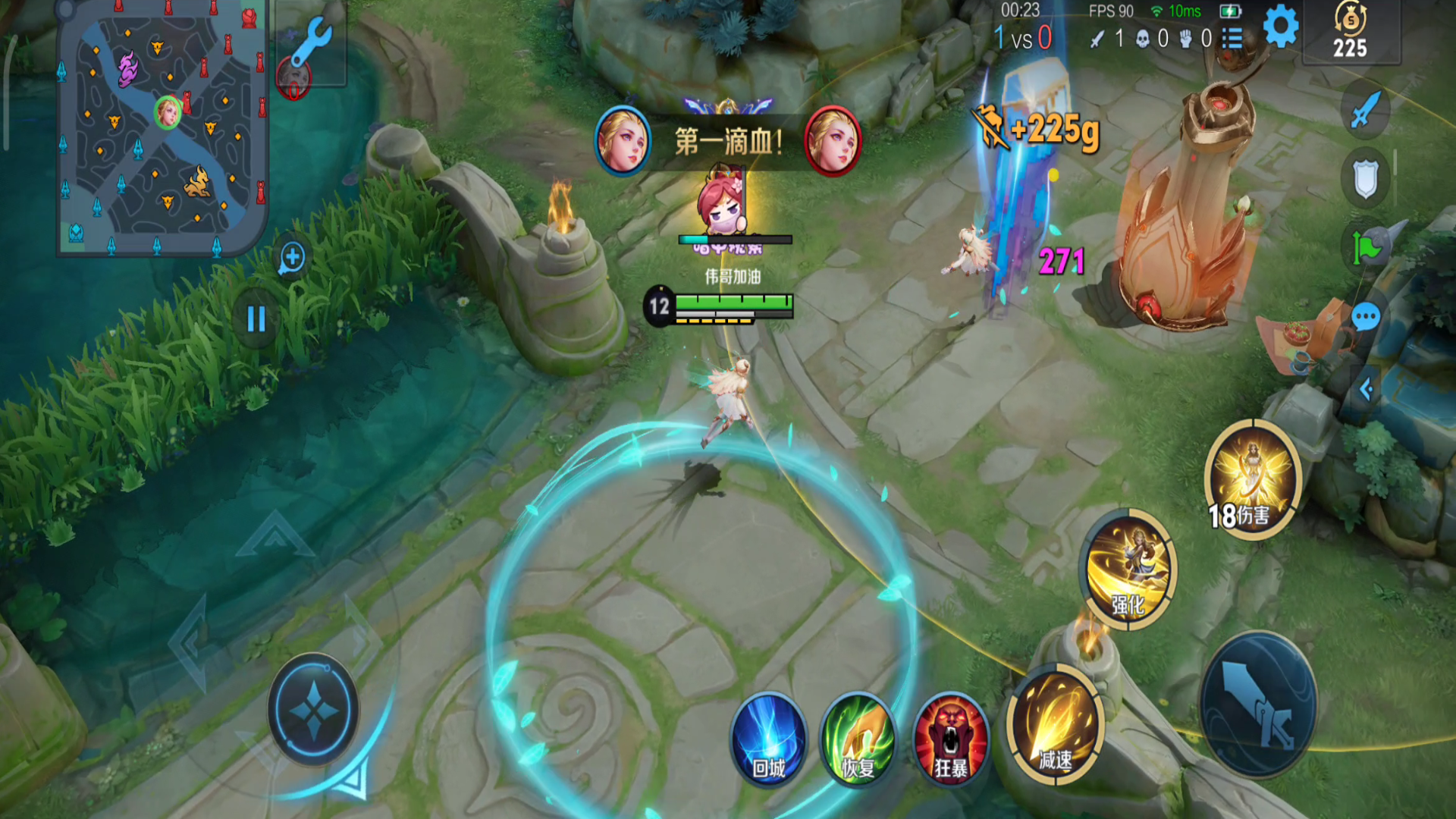Send the green flag gather signal
This screenshot has height=819, width=1456.
tap(1366, 247)
